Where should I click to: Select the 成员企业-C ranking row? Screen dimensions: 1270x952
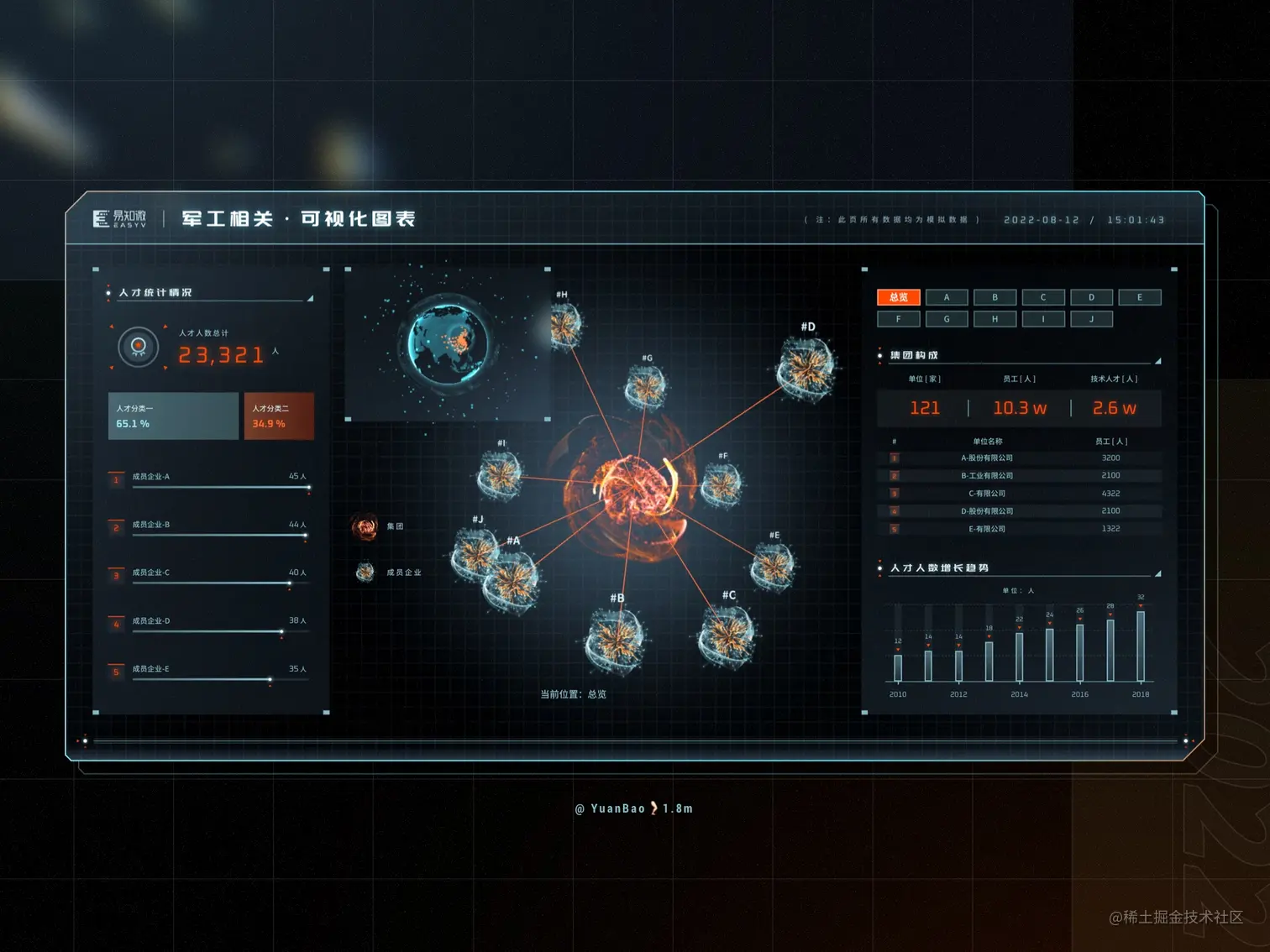coord(209,575)
